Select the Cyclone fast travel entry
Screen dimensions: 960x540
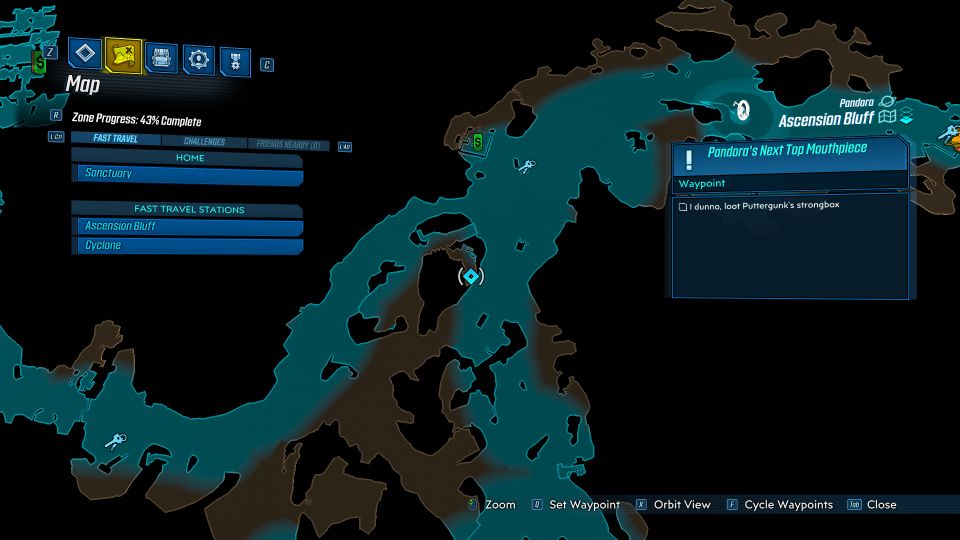click(189, 246)
